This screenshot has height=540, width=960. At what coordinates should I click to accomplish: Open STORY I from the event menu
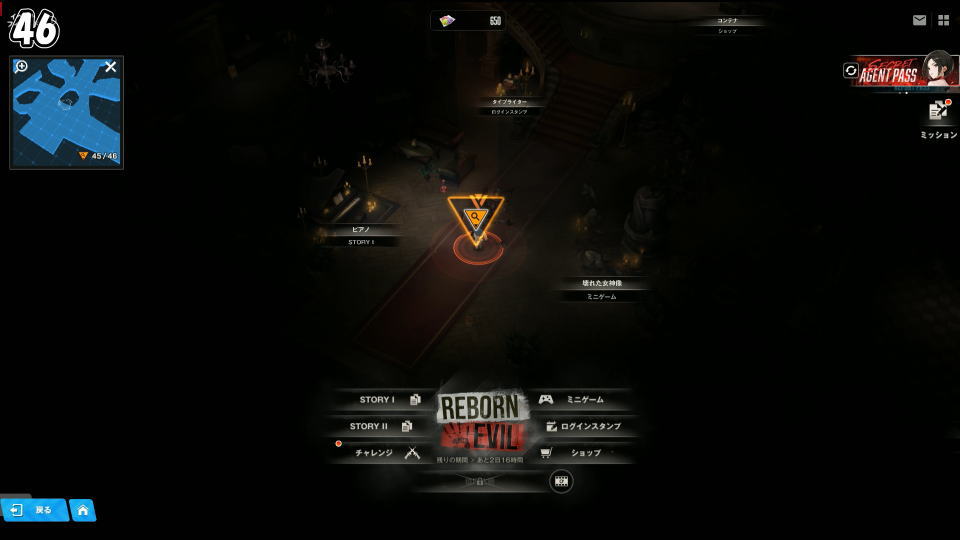click(x=383, y=400)
